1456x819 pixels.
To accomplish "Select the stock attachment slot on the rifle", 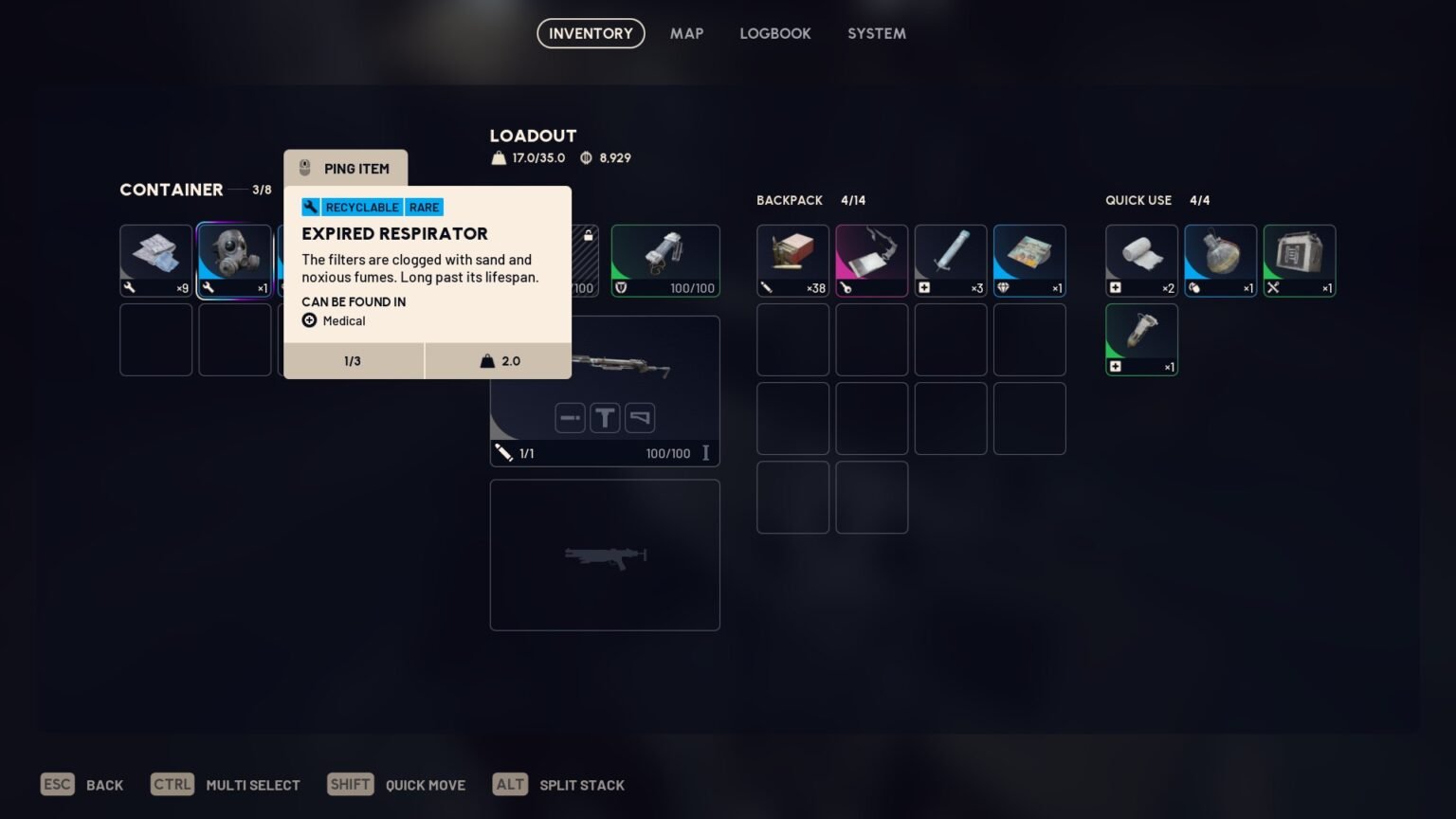I will (x=640, y=417).
